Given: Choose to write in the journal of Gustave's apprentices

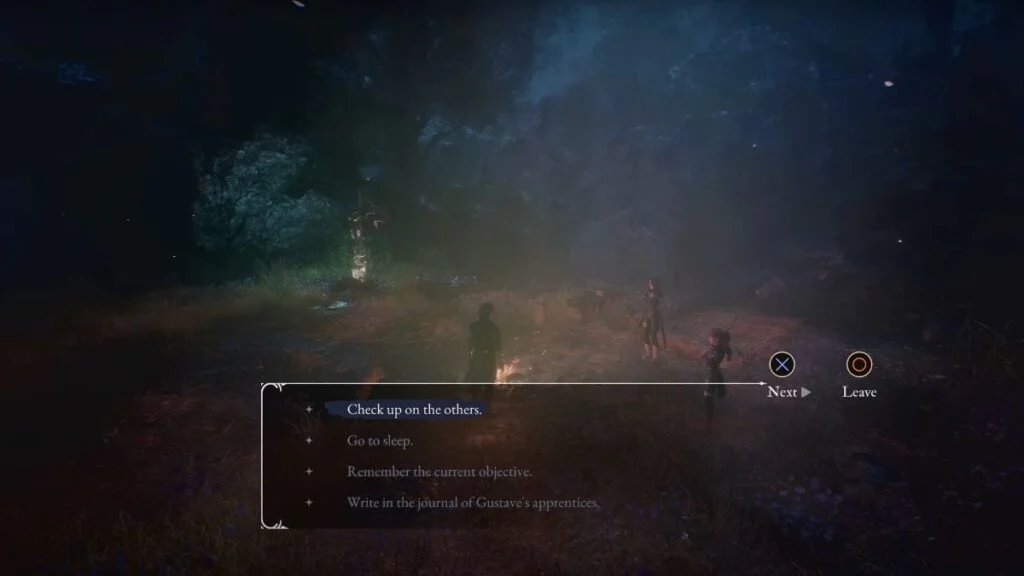Looking at the screenshot, I should click(472, 502).
